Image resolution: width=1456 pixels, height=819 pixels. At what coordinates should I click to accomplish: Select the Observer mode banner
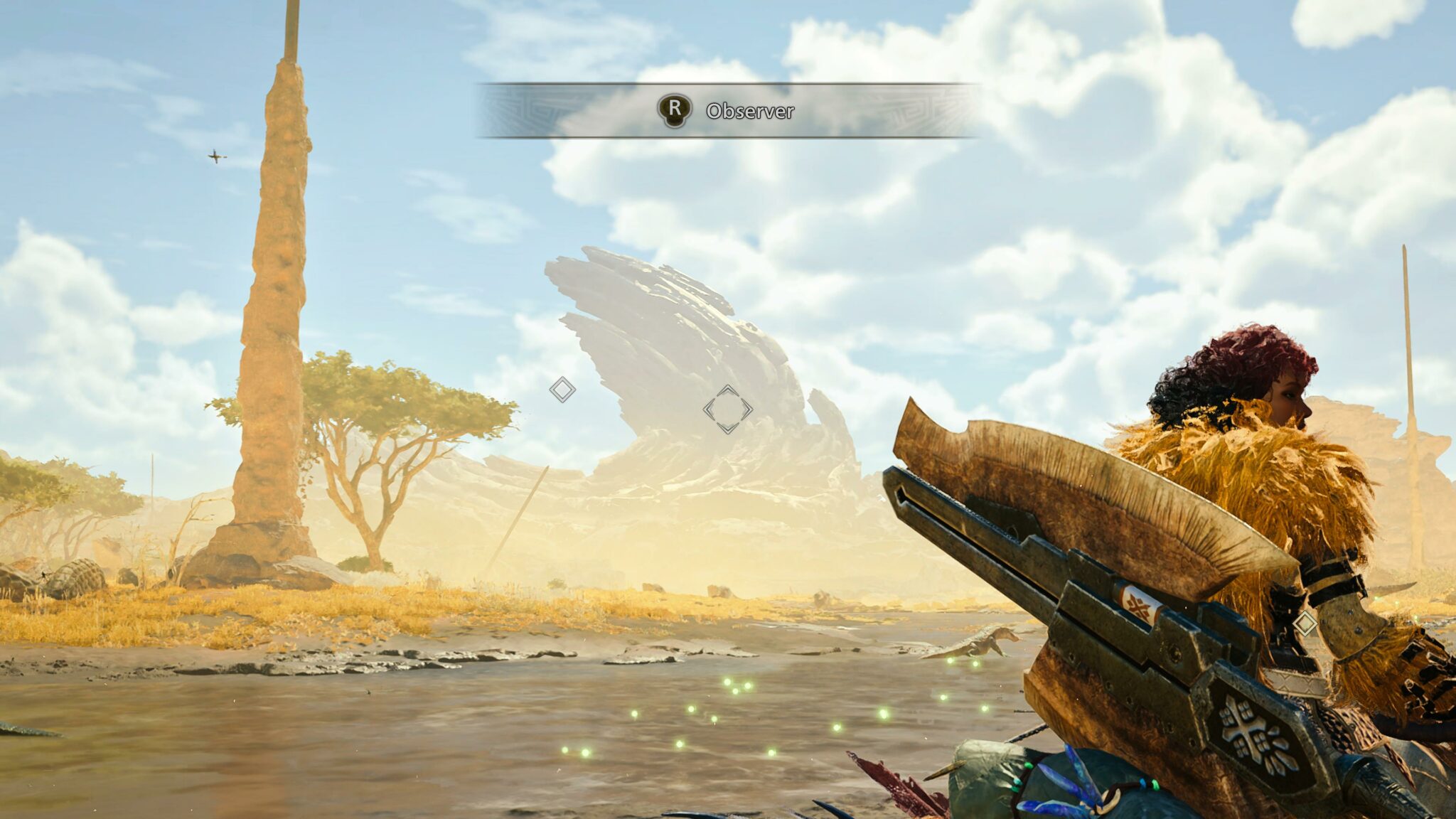(727, 110)
